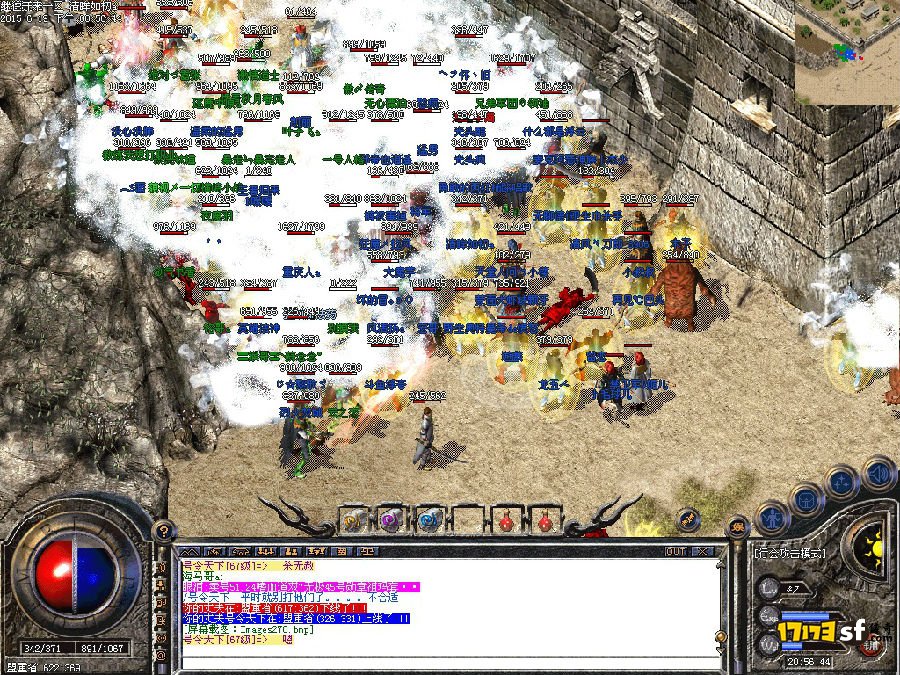Open the character status round button
The height and width of the screenshot is (675, 900).
tap(770, 518)
